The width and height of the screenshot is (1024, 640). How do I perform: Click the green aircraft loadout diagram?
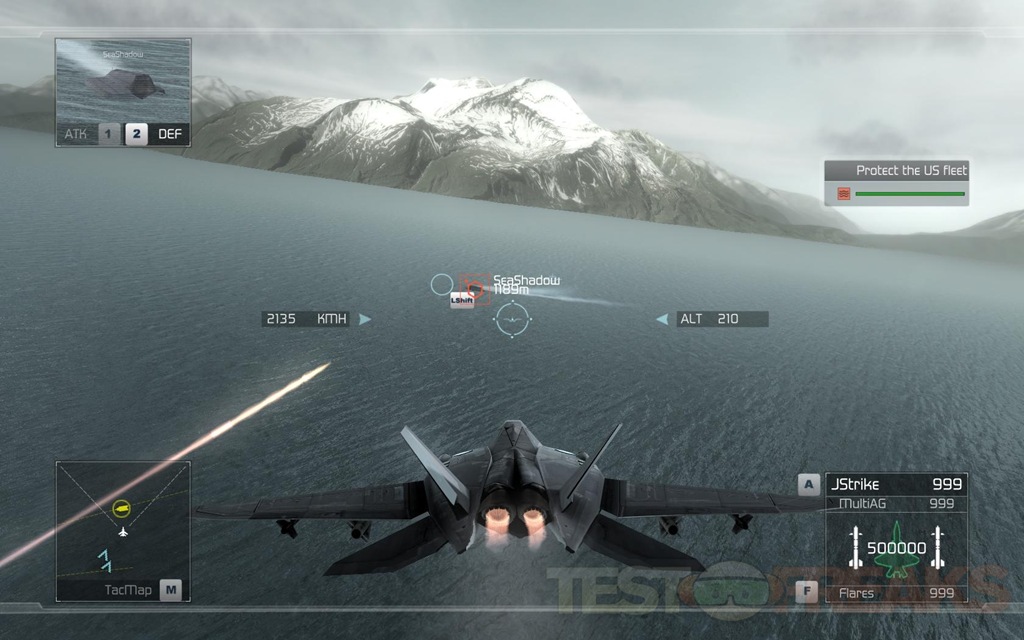[894, 549]
